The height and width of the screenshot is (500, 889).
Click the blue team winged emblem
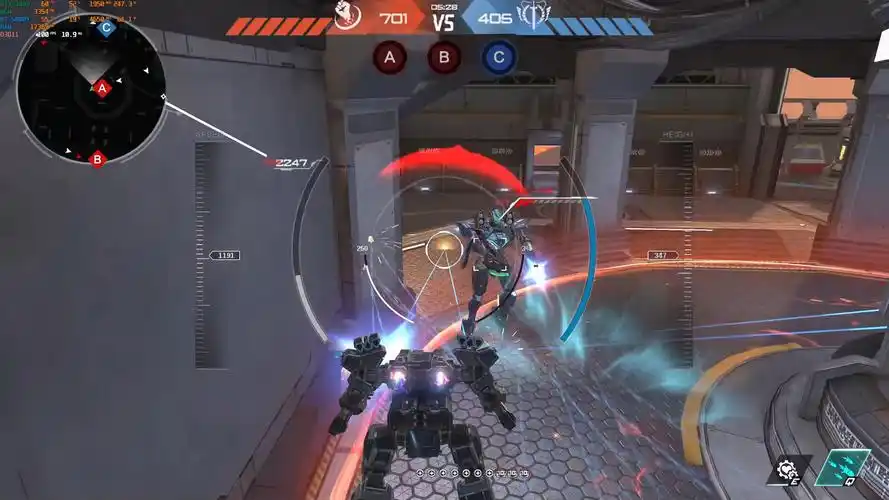tap(529, 17)
